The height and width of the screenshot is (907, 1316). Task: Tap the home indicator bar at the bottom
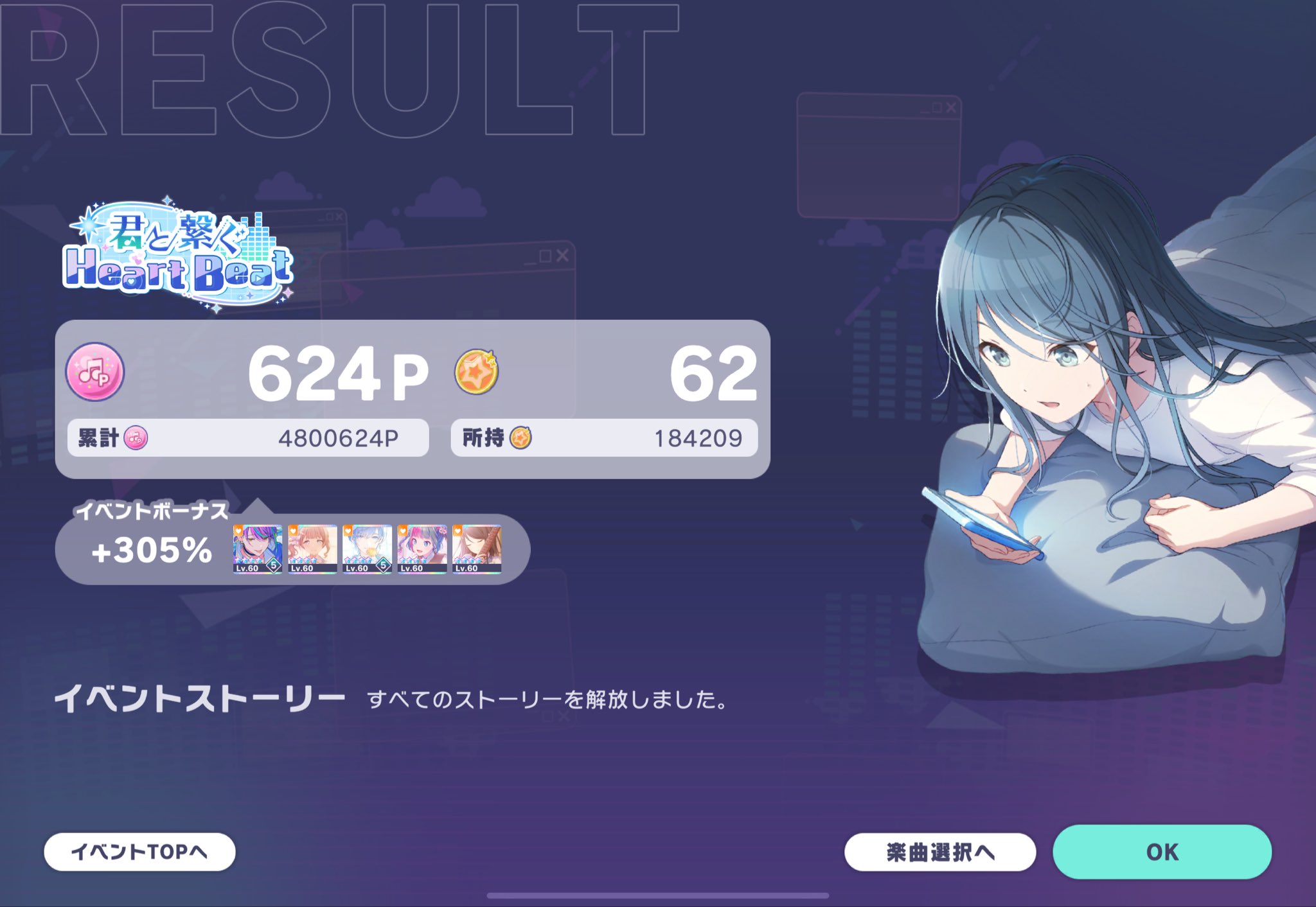pos(658,894)
